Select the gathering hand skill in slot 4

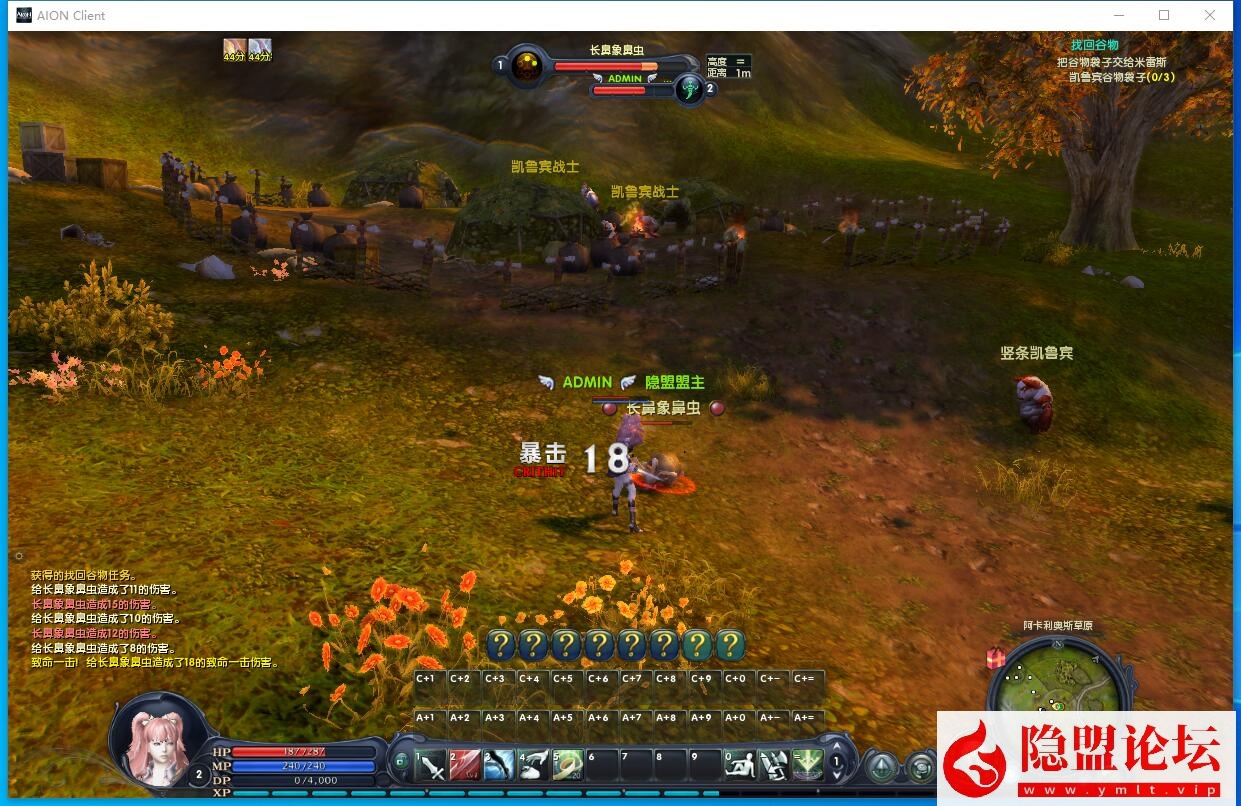tap(533, 766)
